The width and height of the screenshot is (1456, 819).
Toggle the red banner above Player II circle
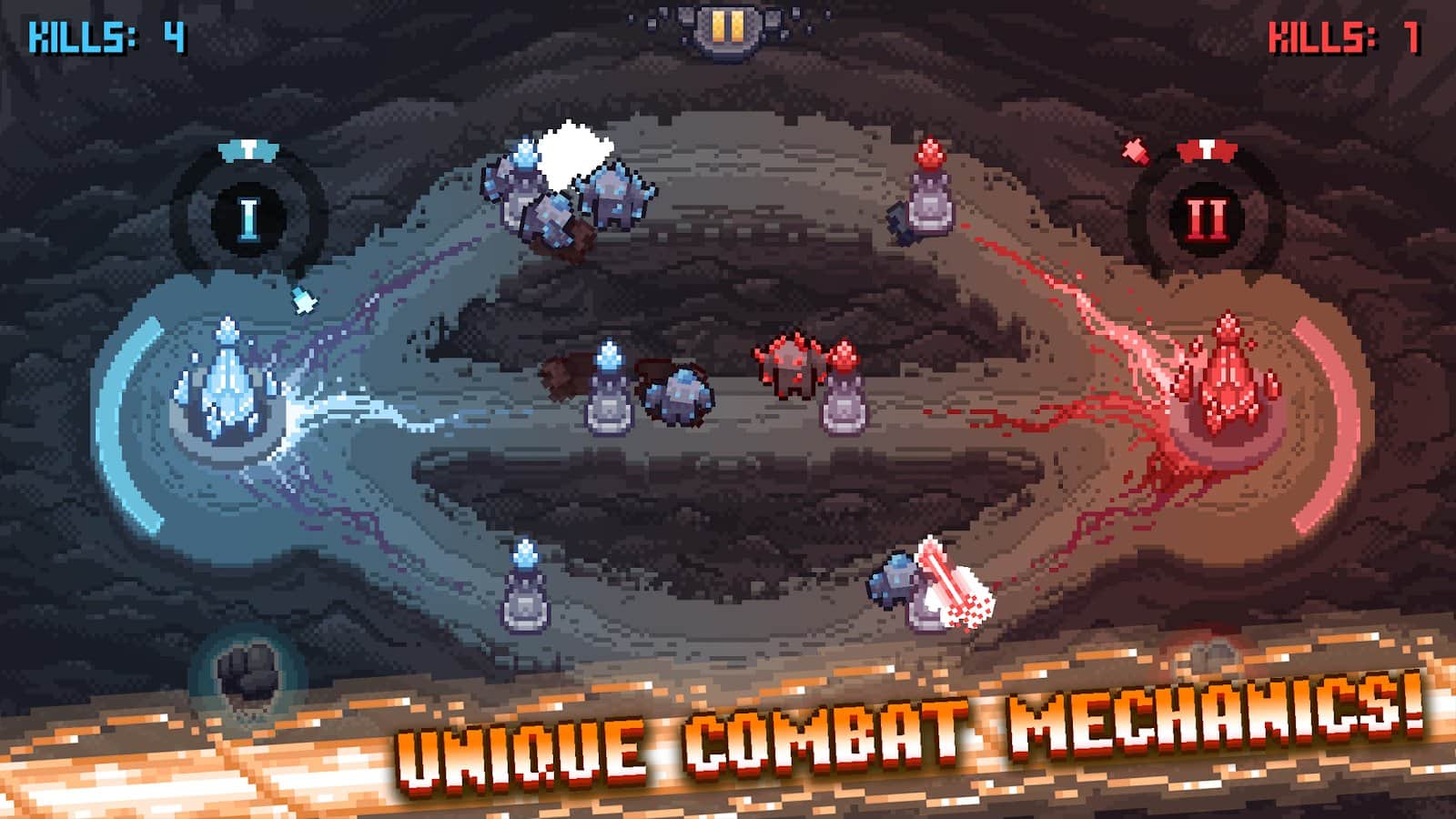pos(1206,152)
